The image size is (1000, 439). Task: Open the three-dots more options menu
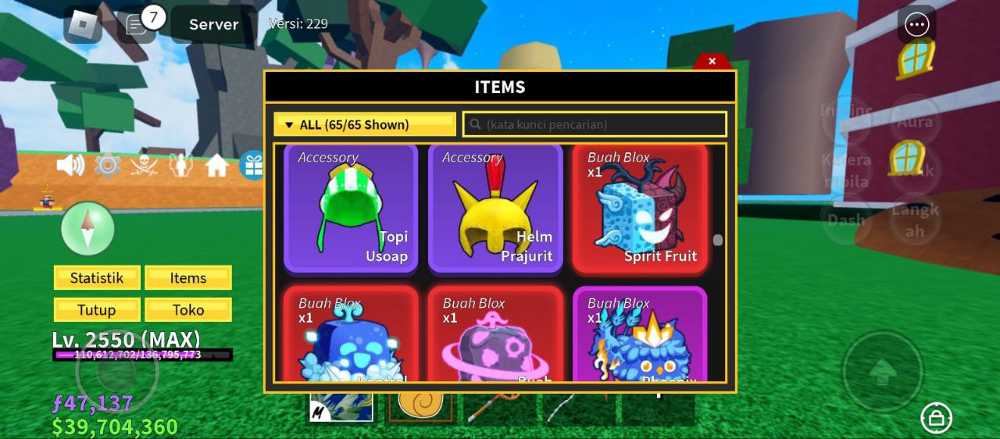click(x=916, y=25)
